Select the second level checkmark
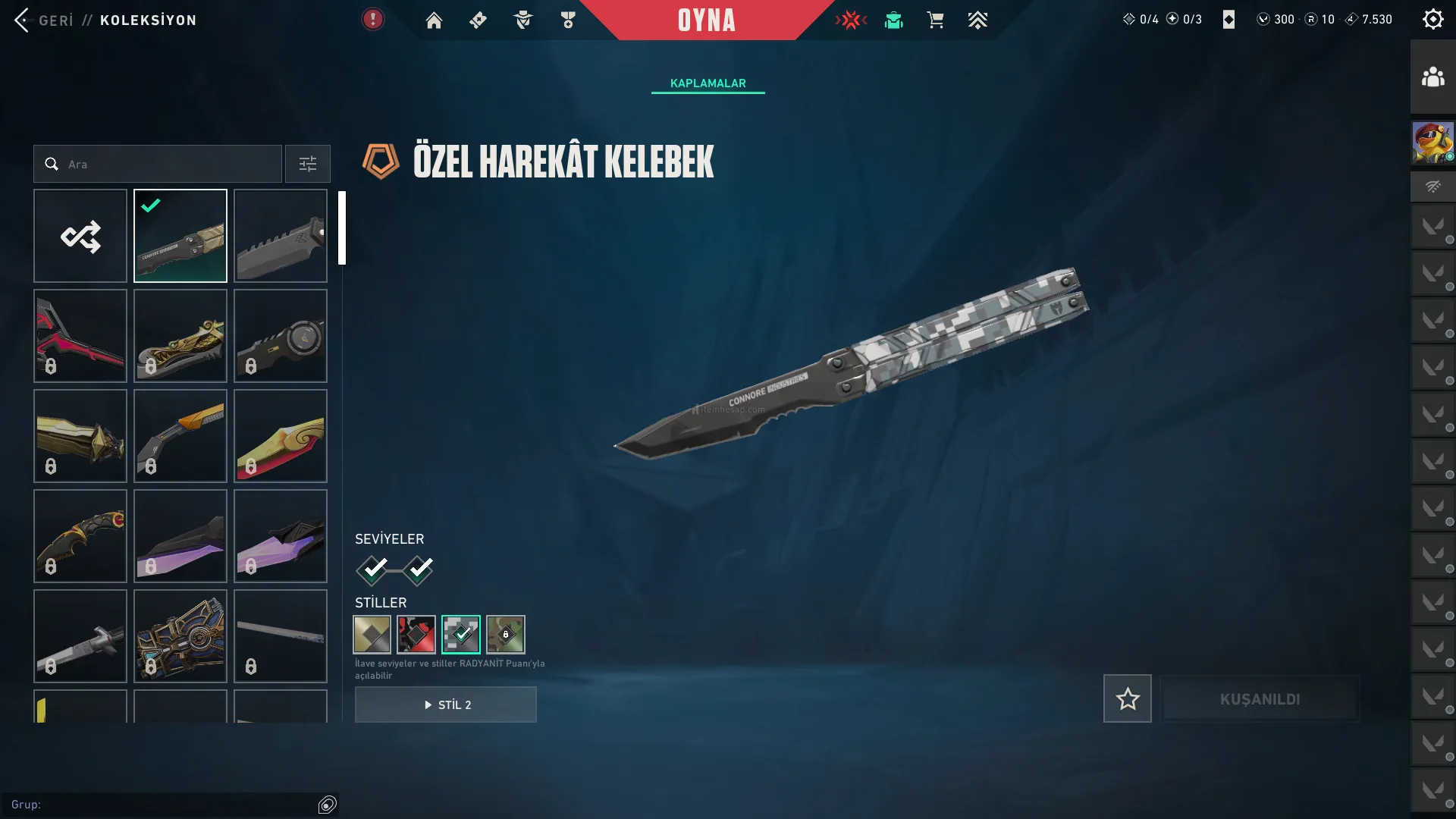The width and height of the screenshot is (1456, 819). pos(419,570)
